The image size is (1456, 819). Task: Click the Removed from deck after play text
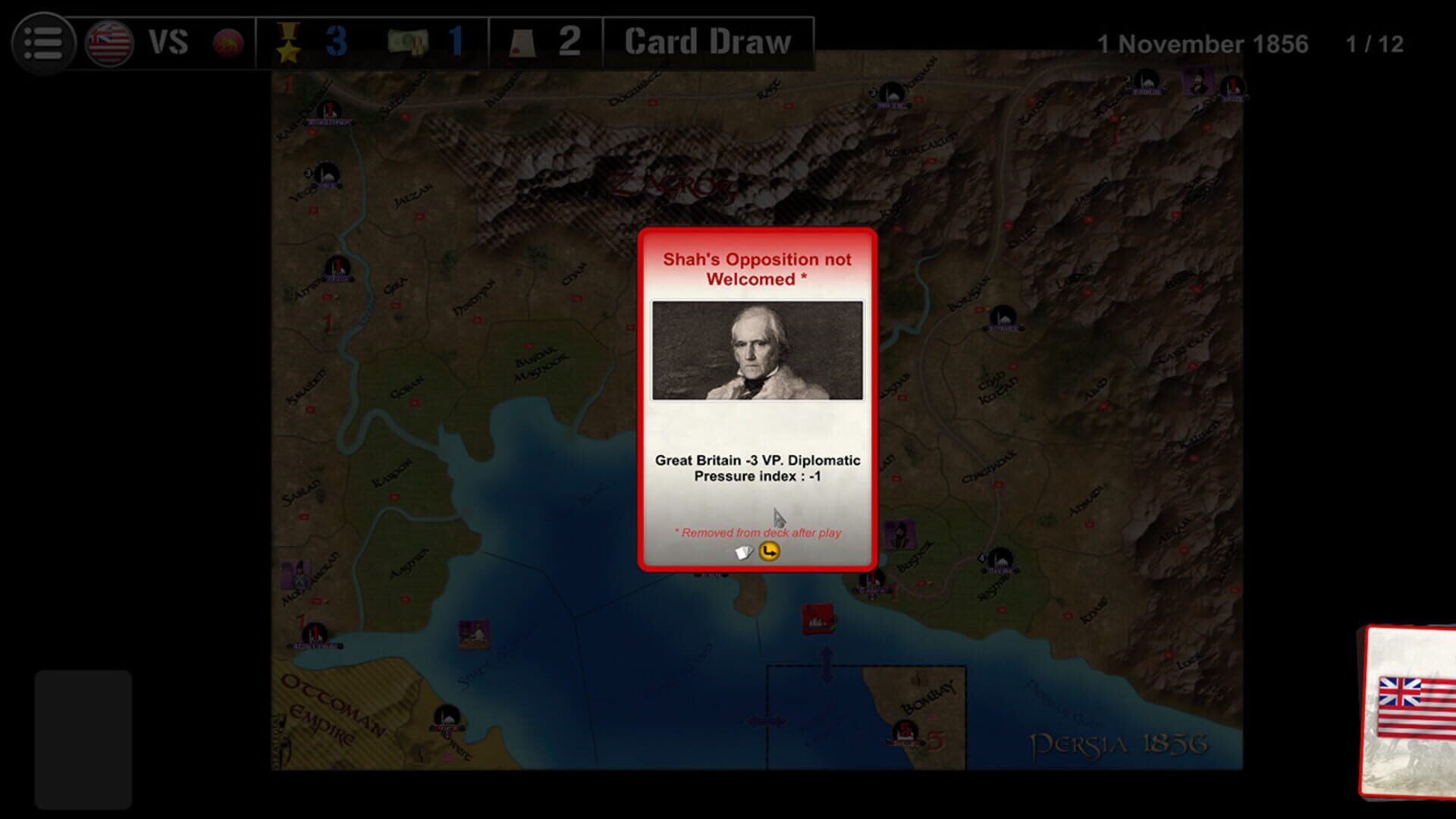758,533
